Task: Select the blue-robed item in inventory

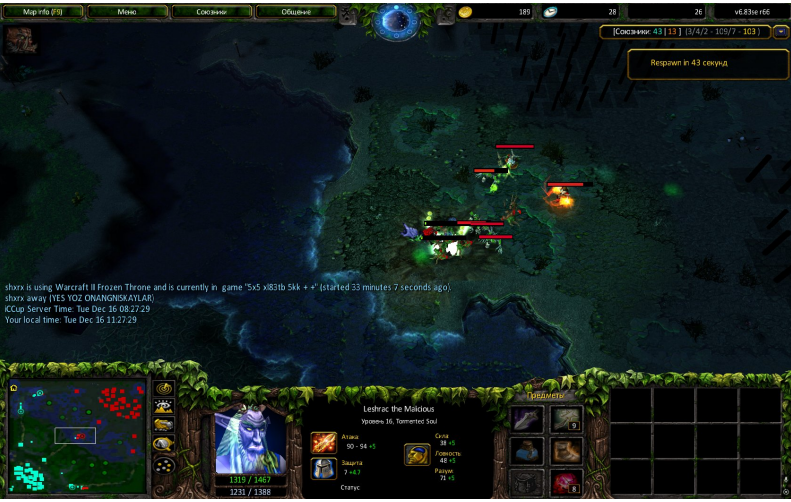Action: tap(527, 451)
